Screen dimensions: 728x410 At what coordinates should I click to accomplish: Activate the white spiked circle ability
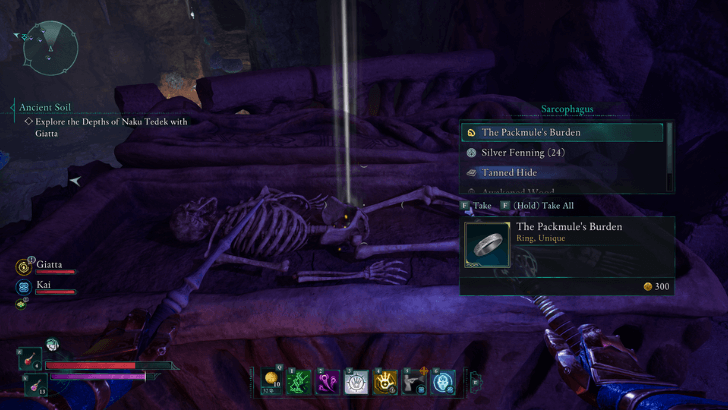click(x=356, y=380)
